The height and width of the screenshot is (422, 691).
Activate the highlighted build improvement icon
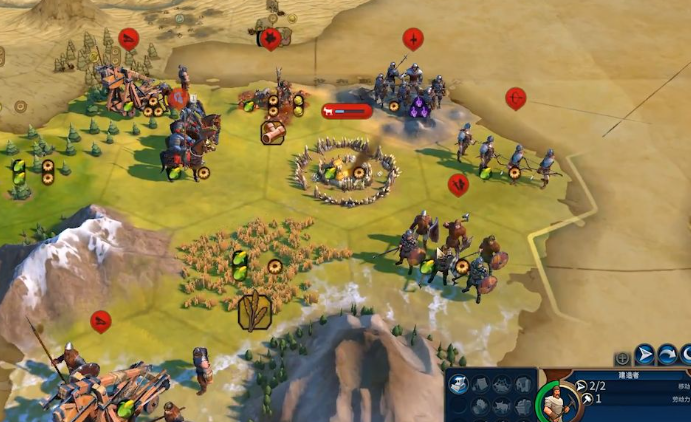pos(459,385)
